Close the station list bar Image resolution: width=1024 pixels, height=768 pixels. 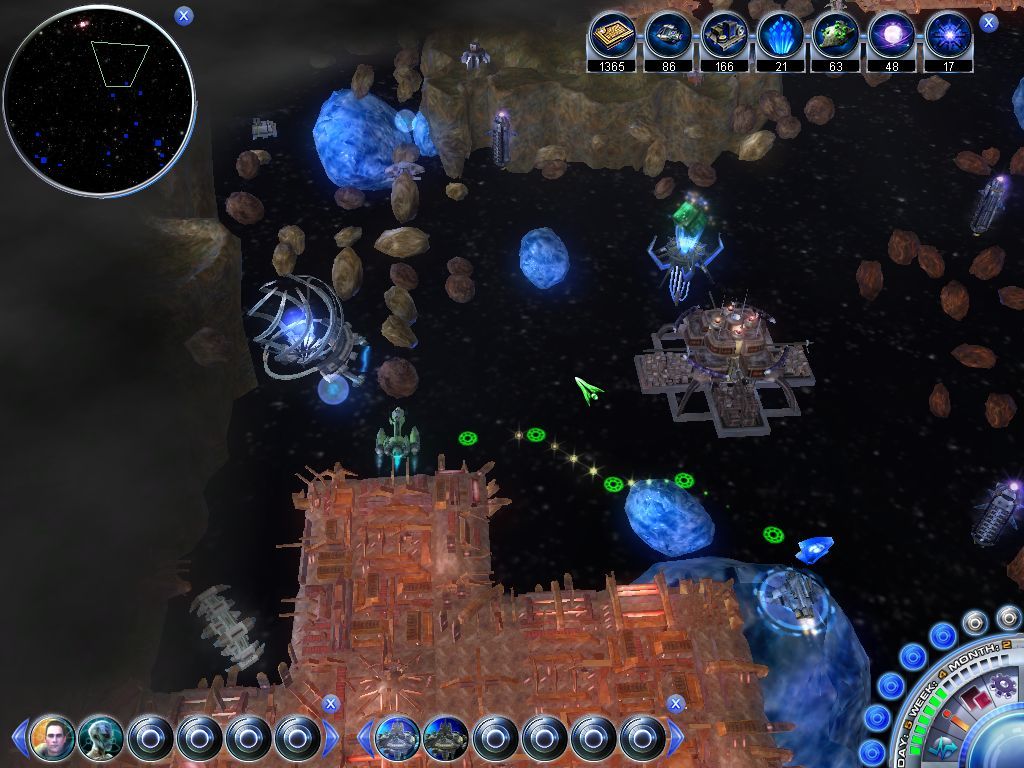click(676, 704)
